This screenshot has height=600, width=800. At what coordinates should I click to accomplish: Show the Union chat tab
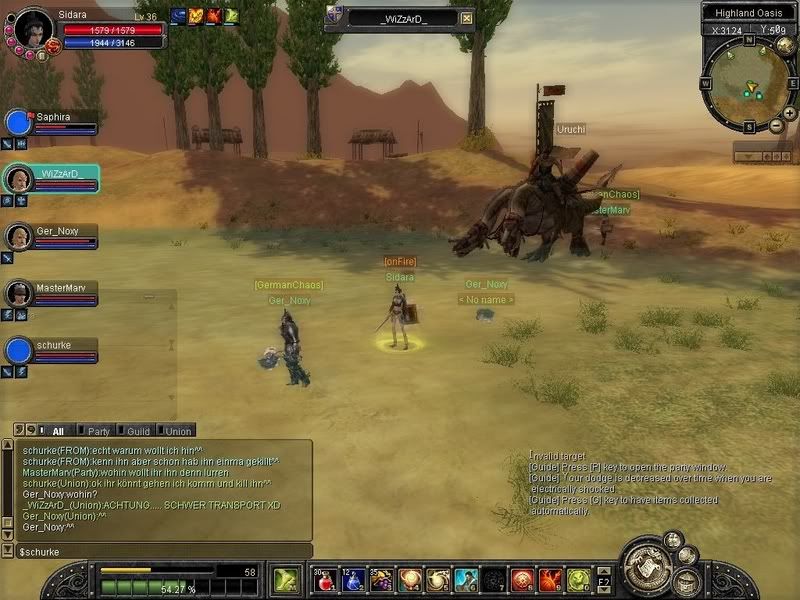coord(179,431)
